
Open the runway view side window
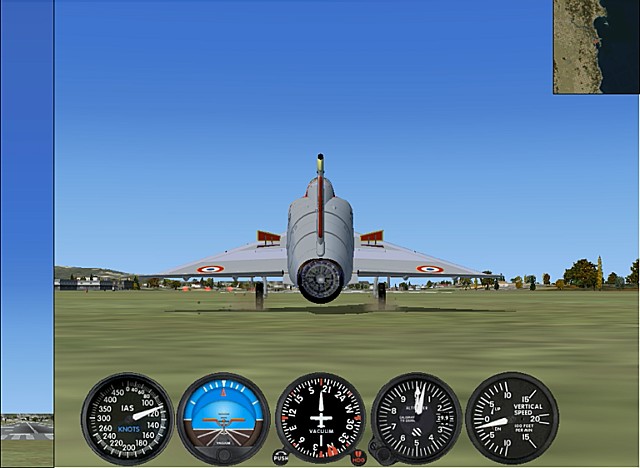pos(27,430)
